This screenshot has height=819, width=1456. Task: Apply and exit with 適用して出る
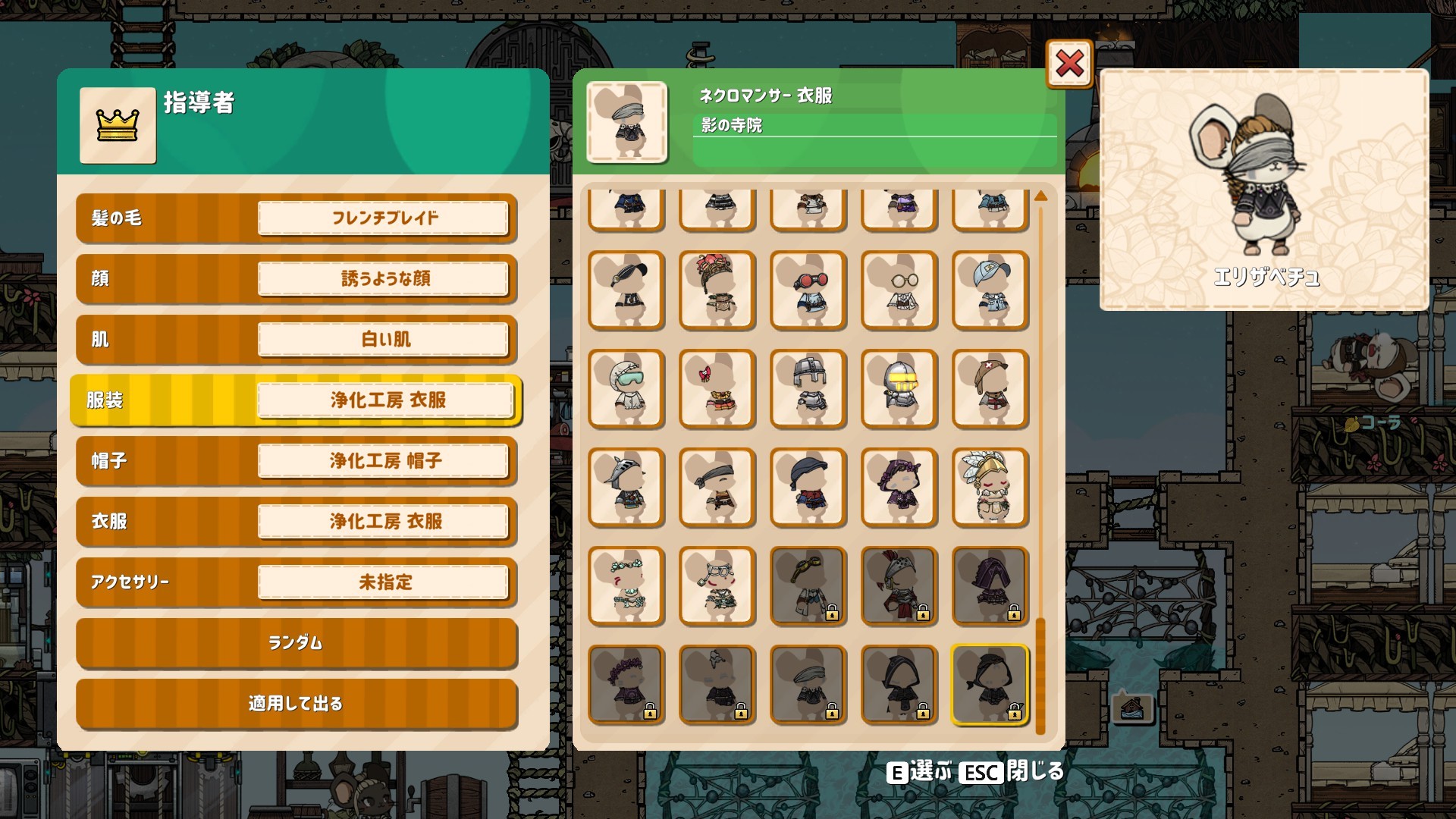[x=296, y=704]
